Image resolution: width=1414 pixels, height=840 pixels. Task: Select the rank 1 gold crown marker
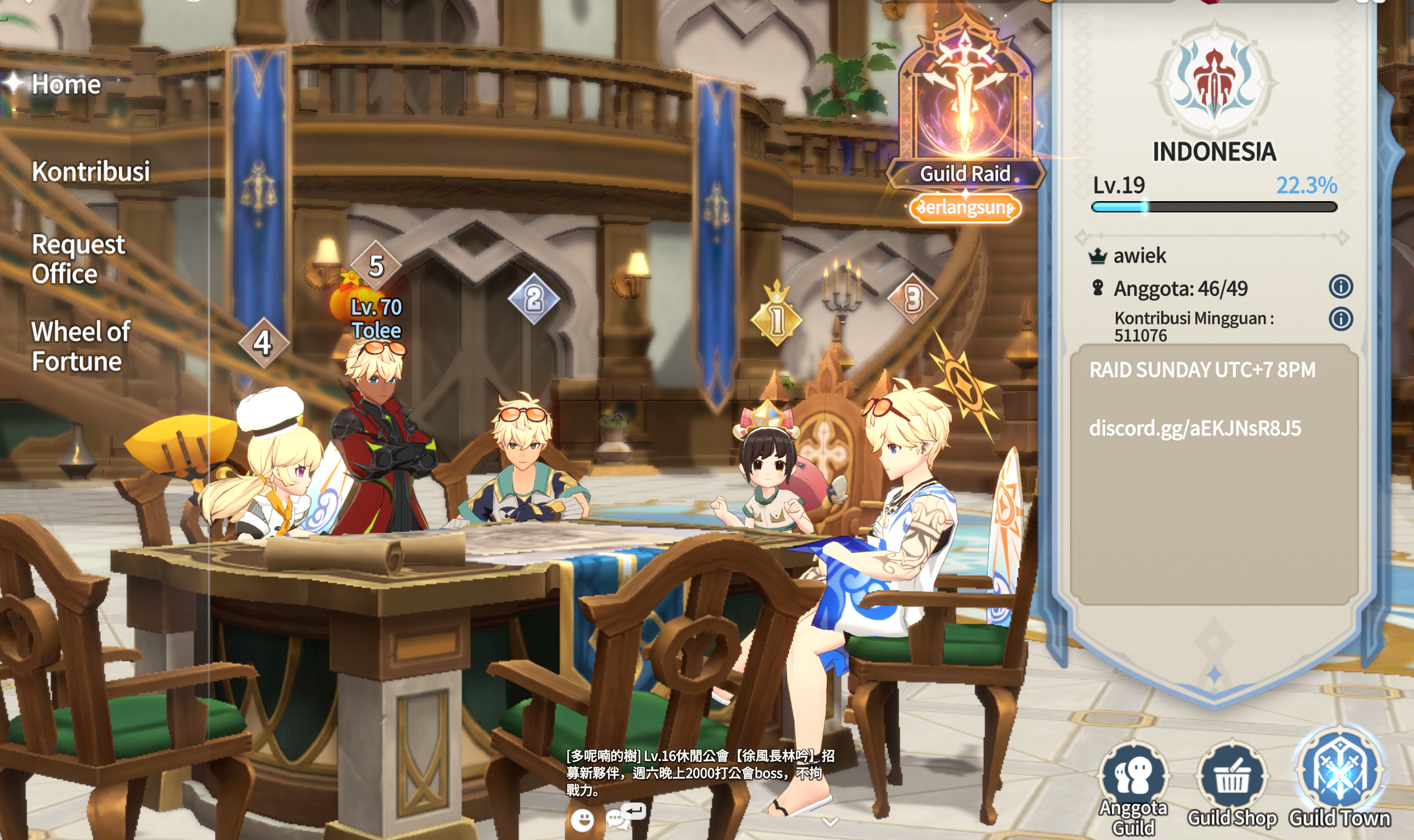coord(777,318)
